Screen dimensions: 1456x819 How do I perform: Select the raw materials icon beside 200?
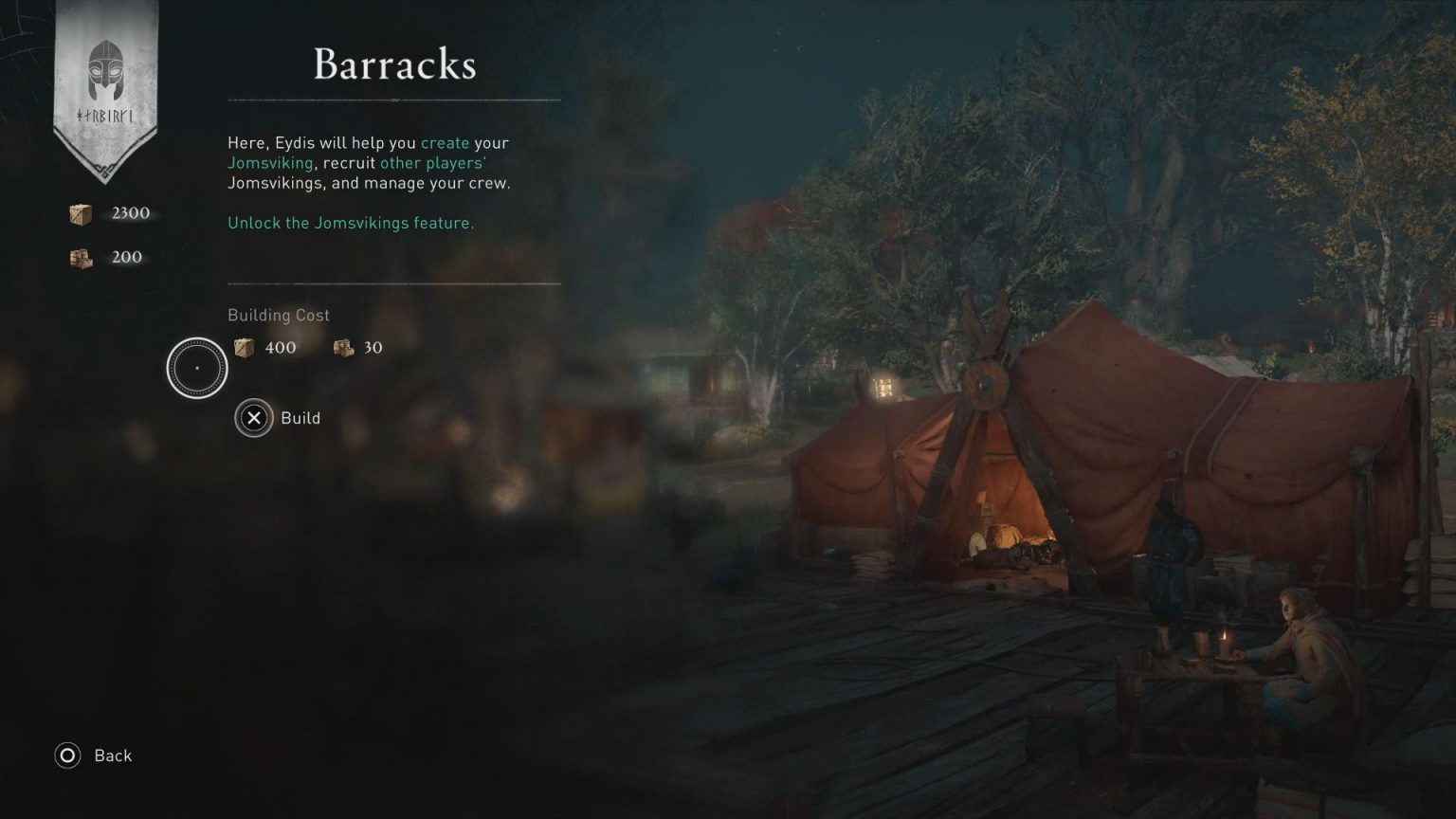pos(80,257)
